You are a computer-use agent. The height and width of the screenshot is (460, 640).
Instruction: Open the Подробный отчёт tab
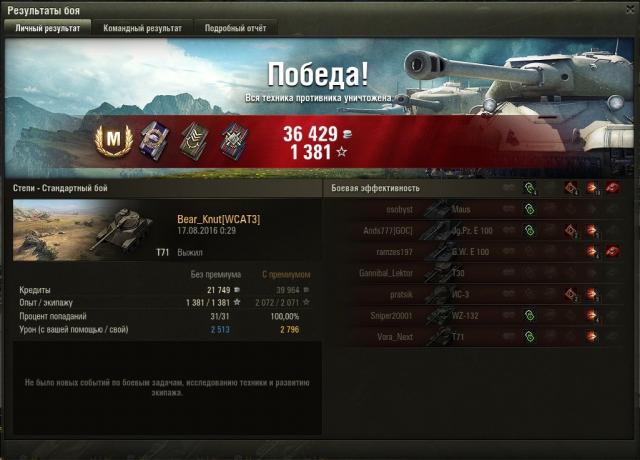point(235,29)
